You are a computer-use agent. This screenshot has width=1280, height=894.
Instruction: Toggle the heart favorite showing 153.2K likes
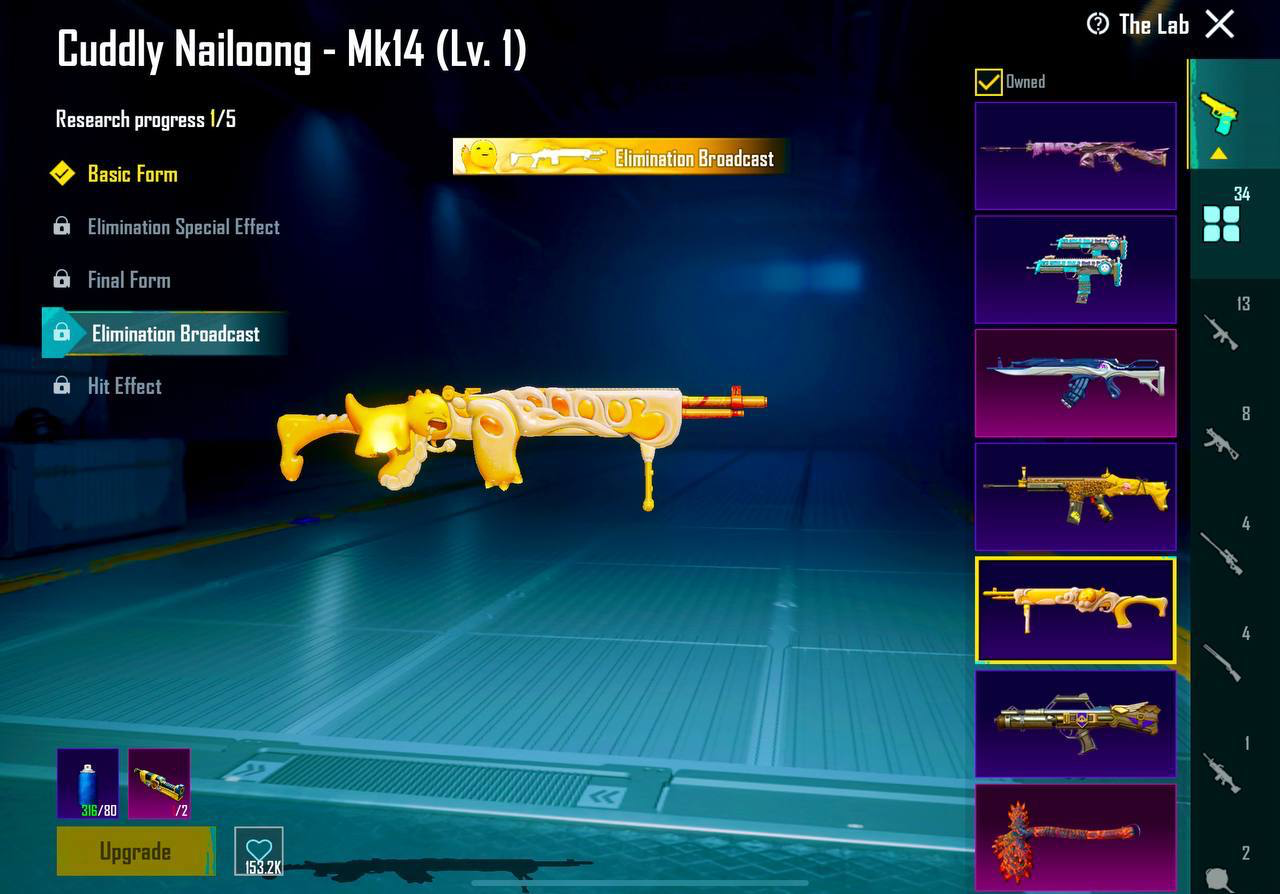coord(259,849)
